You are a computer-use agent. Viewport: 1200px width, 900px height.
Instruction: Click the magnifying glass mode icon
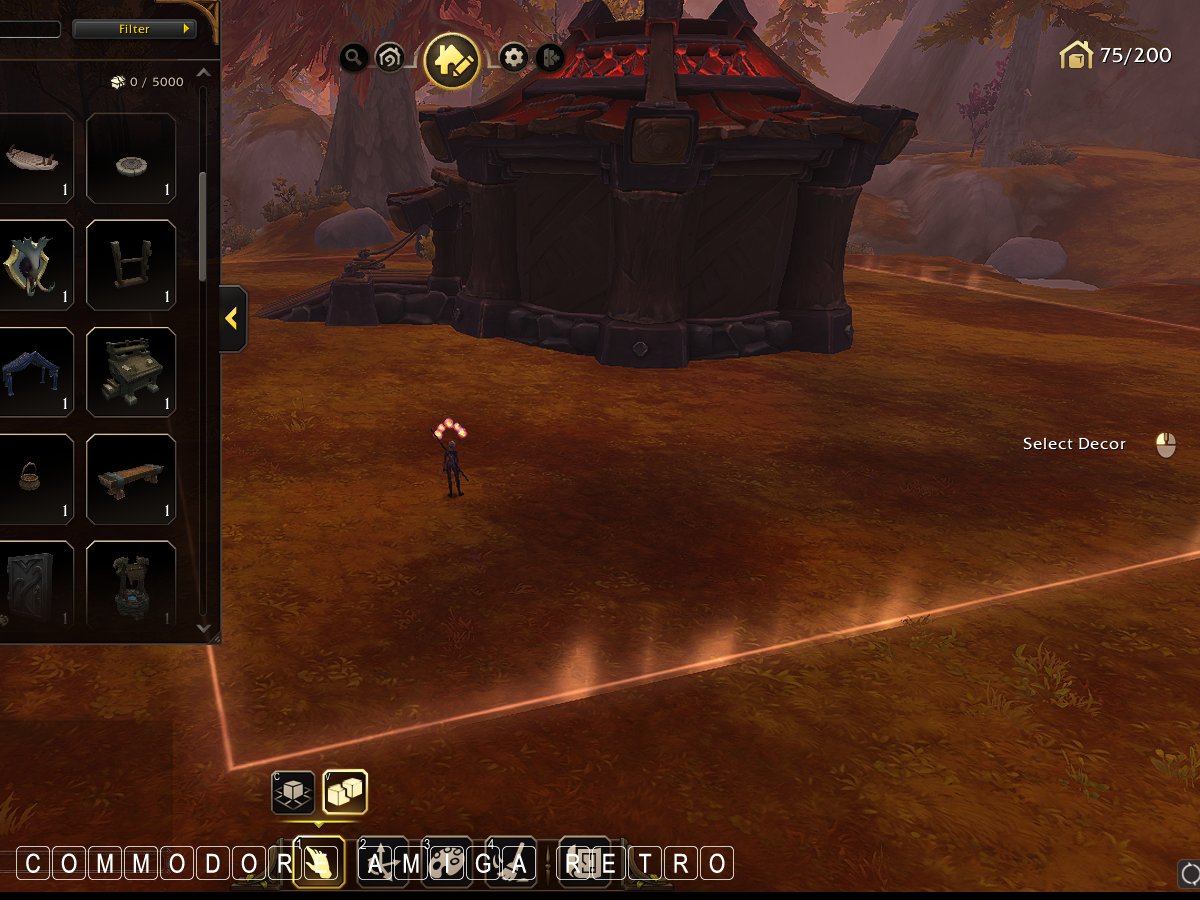click(x=353, y=57)
